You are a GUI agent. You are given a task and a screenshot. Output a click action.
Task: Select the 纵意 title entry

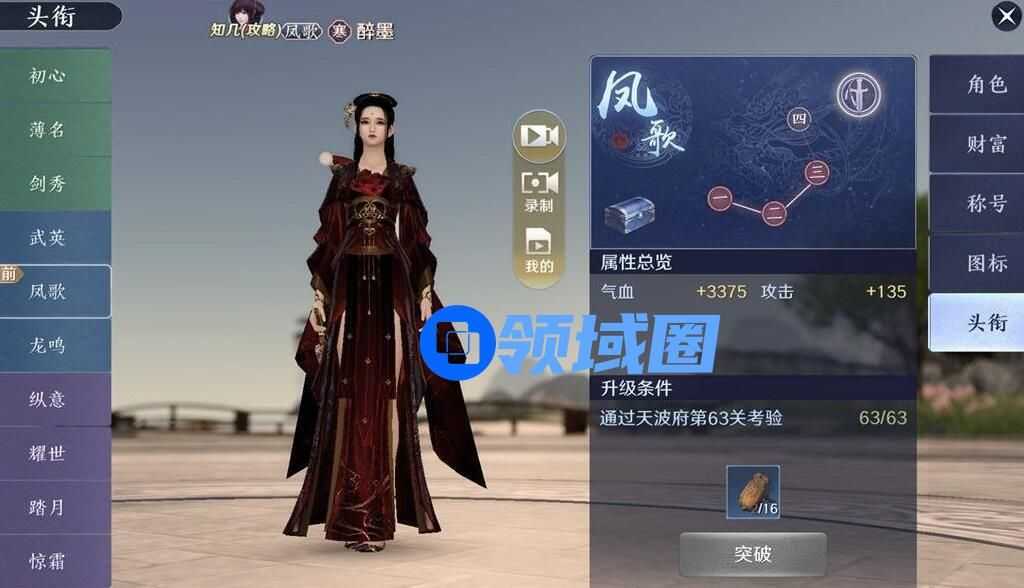click(x=50, y=400)
